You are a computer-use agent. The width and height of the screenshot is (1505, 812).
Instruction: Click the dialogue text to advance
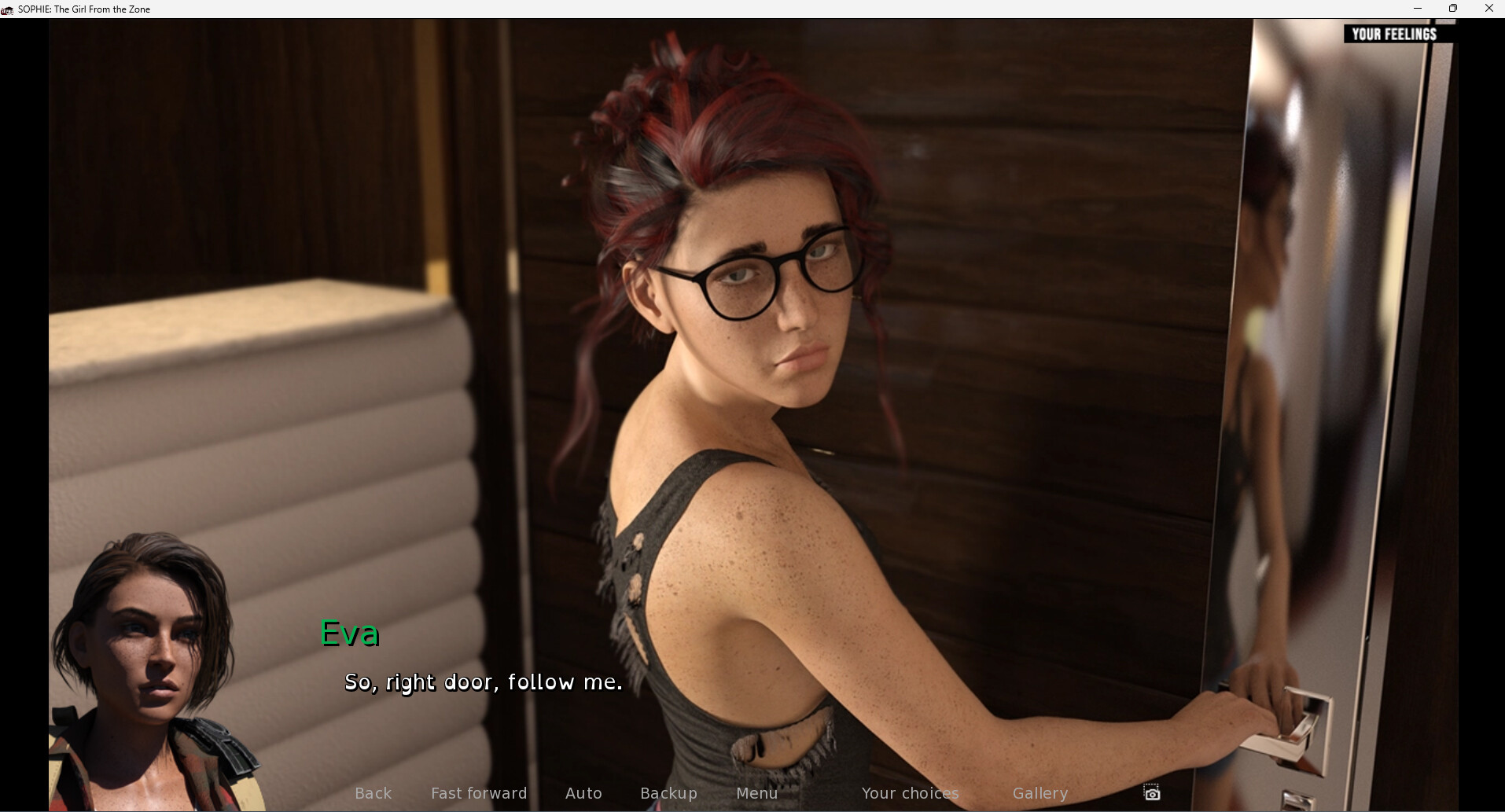pyautogui.click(x=482, y=682)
